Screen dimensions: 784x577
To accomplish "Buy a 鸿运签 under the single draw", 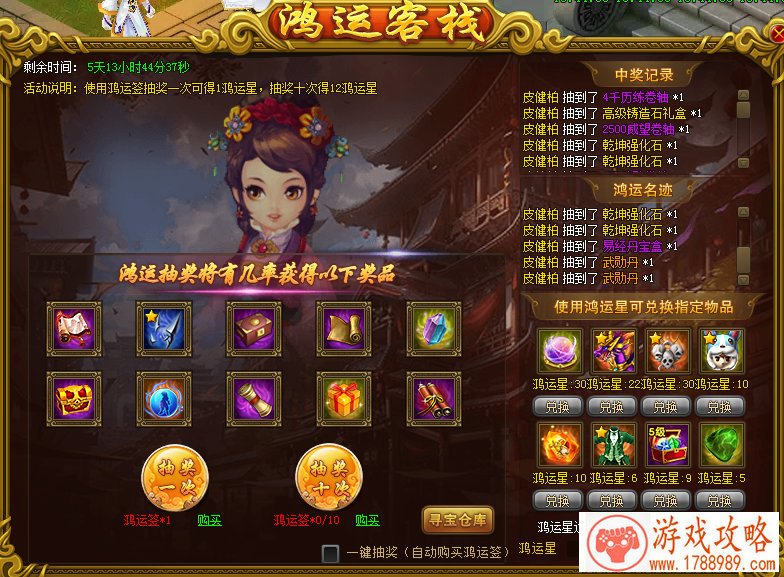I will (x=210, y=520).
